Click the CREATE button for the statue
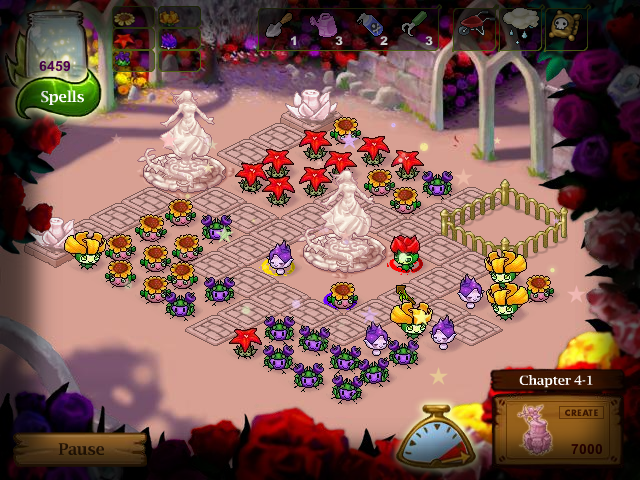640x480 pixels. click(x=580, y=412)
